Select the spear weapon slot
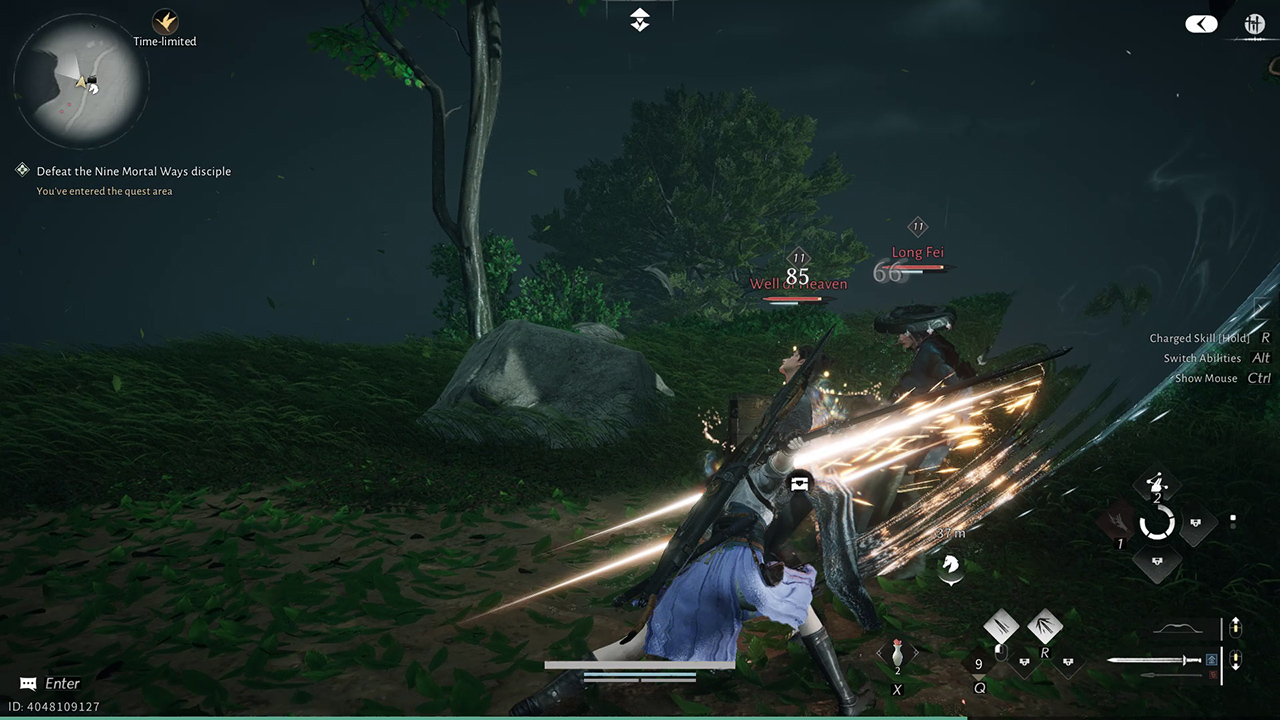Screen dimensions: 1280x720 (x=1170, y=675)
